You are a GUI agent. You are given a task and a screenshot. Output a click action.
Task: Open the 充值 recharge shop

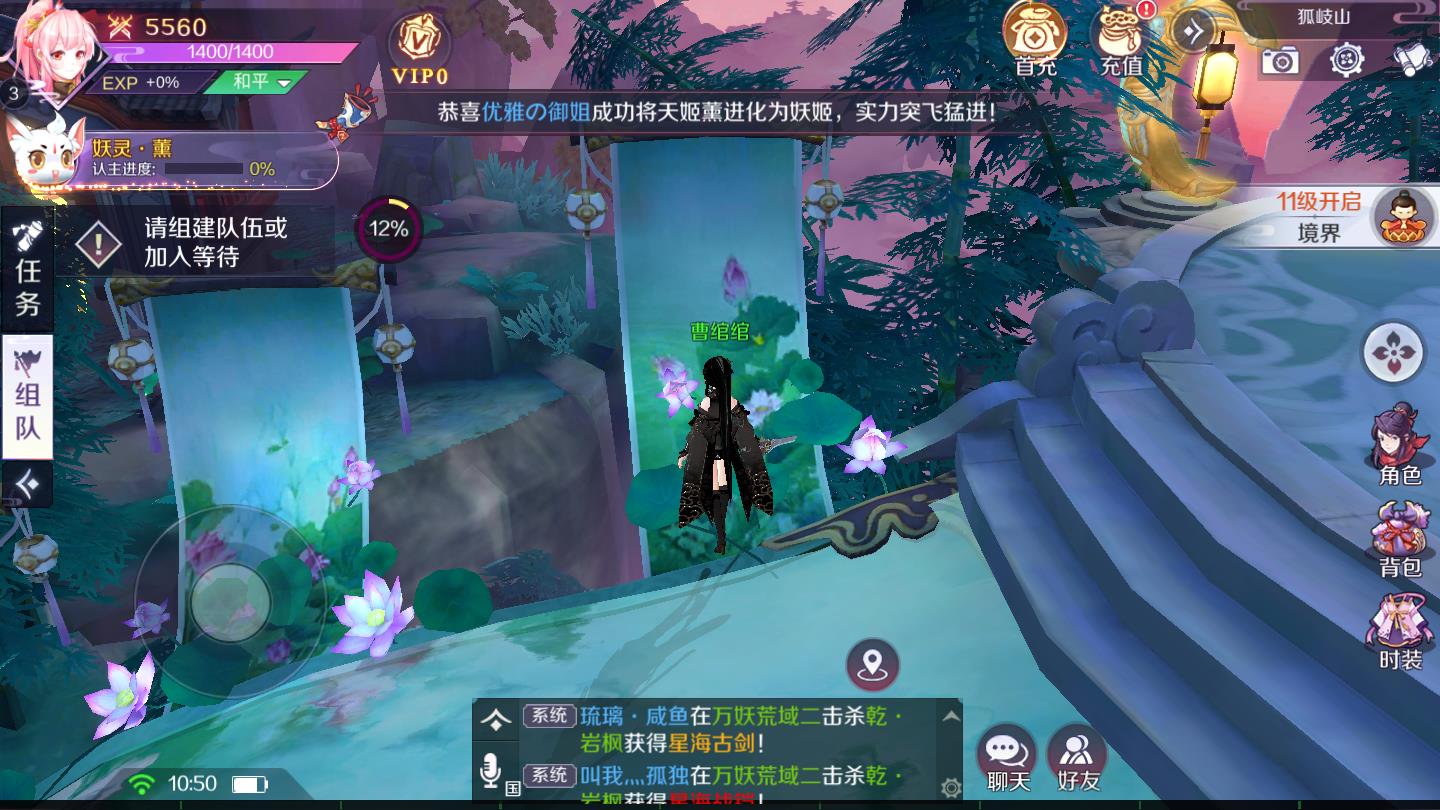click(x=1121, y=38)
